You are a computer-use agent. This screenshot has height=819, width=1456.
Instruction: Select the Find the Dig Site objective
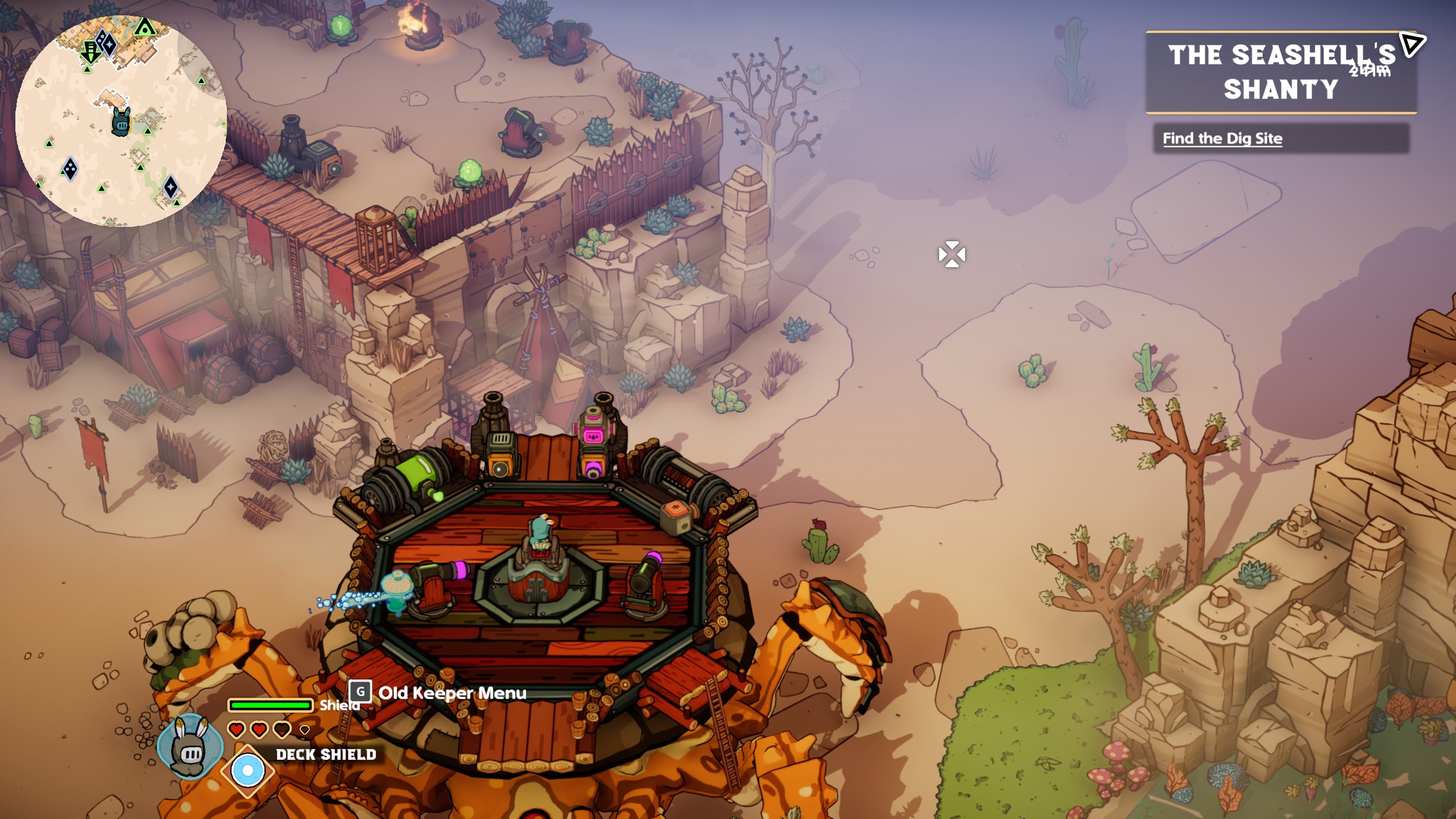(1222, 138)
